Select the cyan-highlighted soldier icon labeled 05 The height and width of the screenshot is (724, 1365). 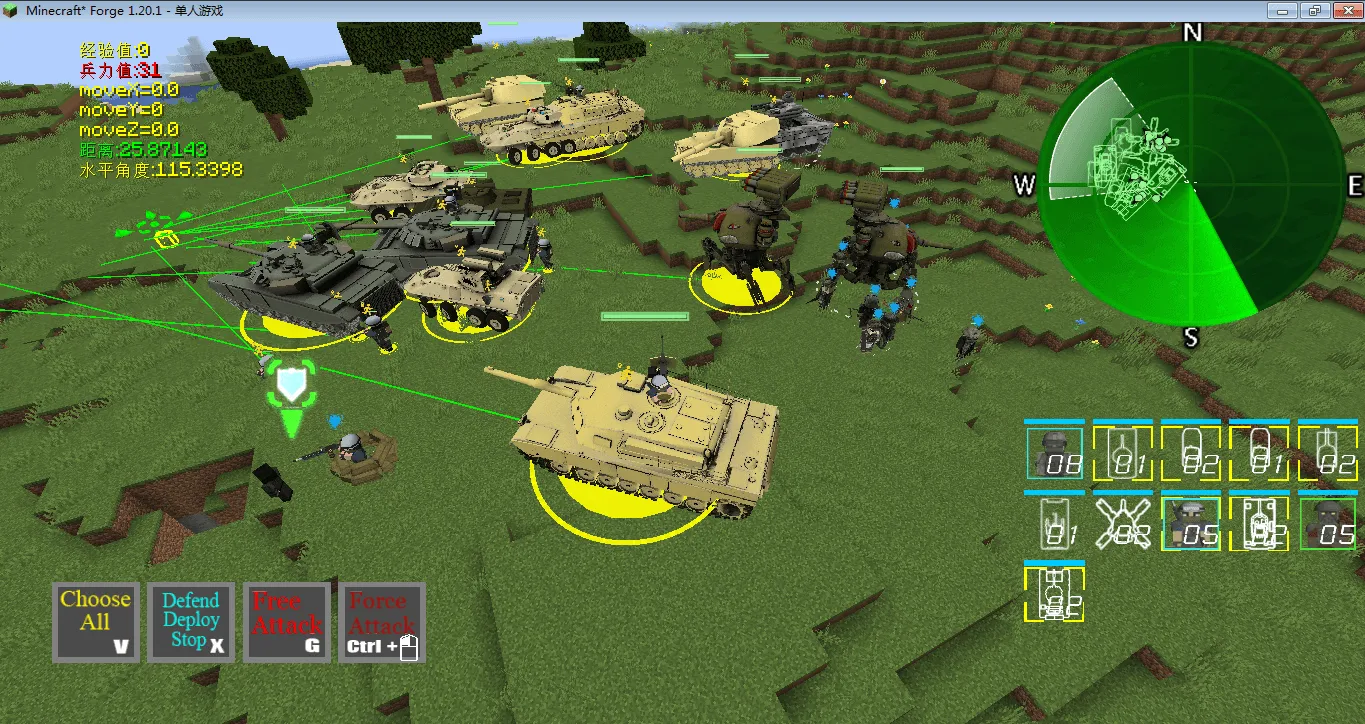[1192, 525]
